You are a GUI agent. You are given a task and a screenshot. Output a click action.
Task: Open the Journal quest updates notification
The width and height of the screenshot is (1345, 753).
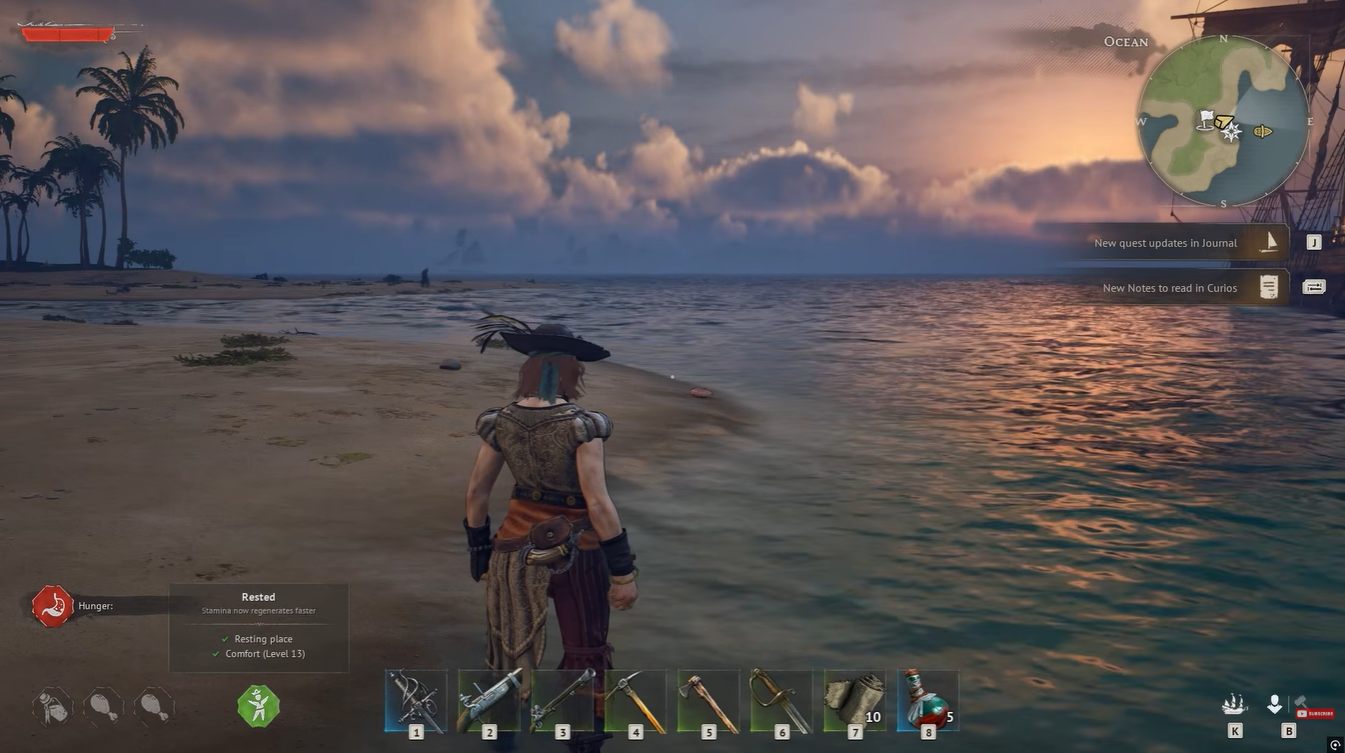[1180, 243]
